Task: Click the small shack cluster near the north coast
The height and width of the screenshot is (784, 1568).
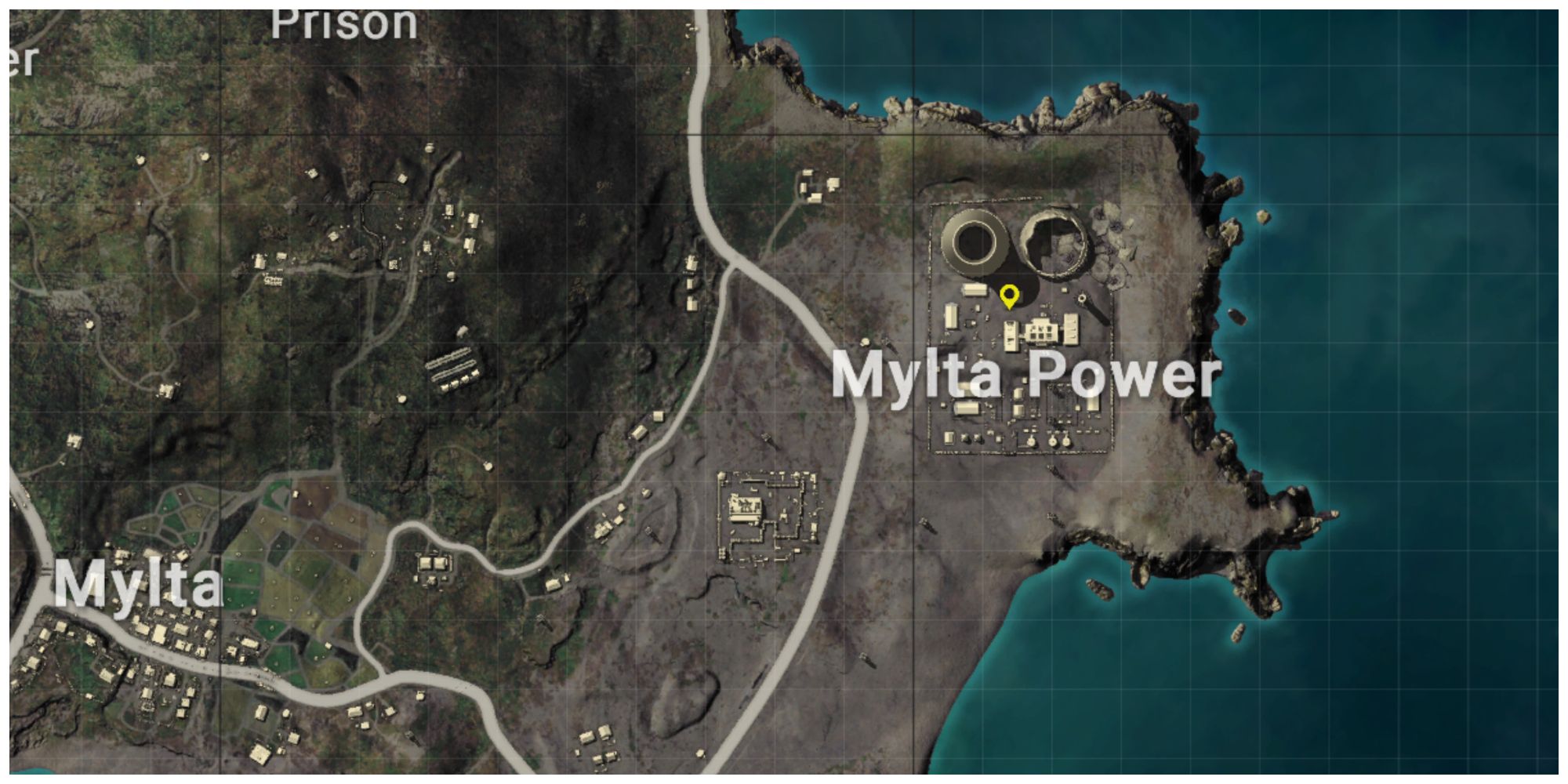Action: (x=815, y=184)
